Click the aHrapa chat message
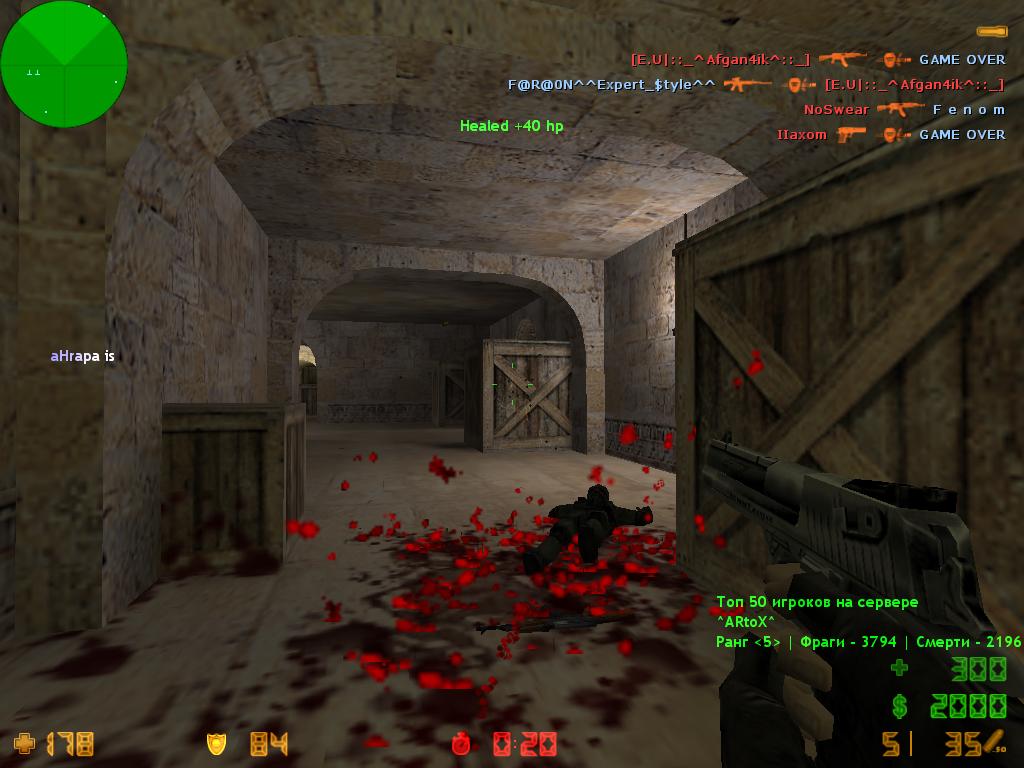The height and width of the screenshot is (768, 1024). tap(82, 356)
